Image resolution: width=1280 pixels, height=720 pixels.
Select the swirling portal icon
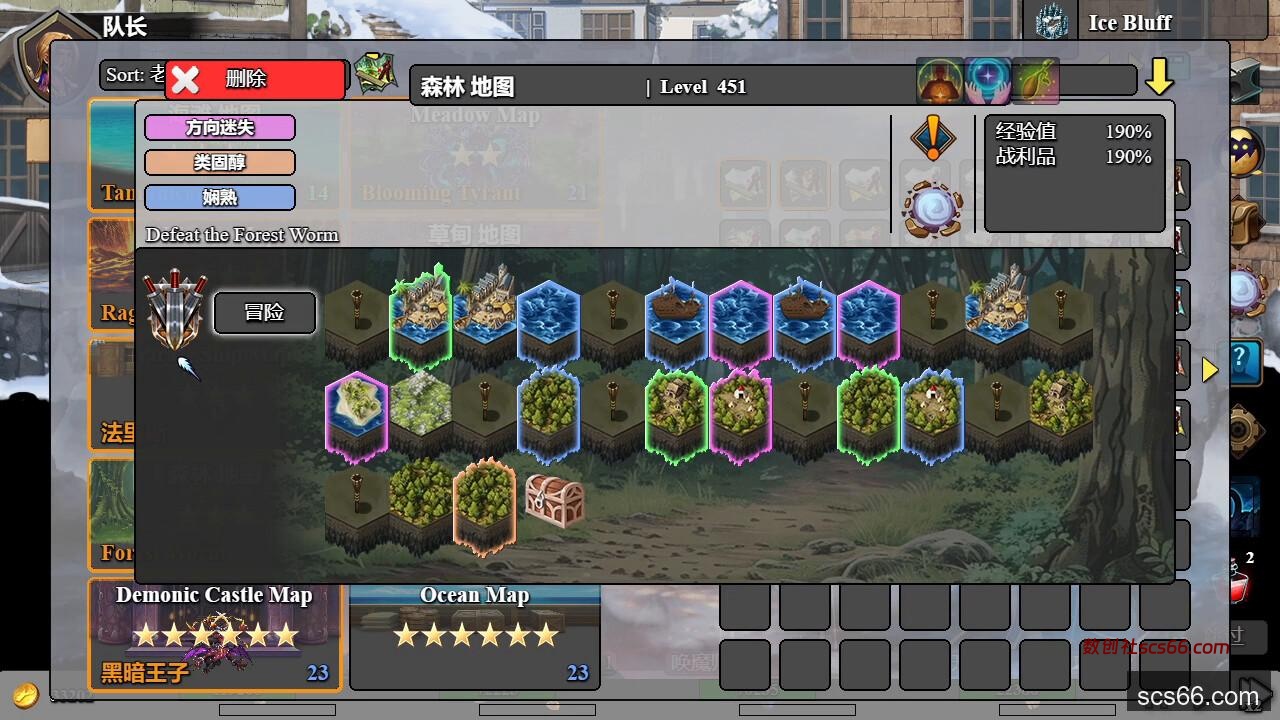click(932, 209)
